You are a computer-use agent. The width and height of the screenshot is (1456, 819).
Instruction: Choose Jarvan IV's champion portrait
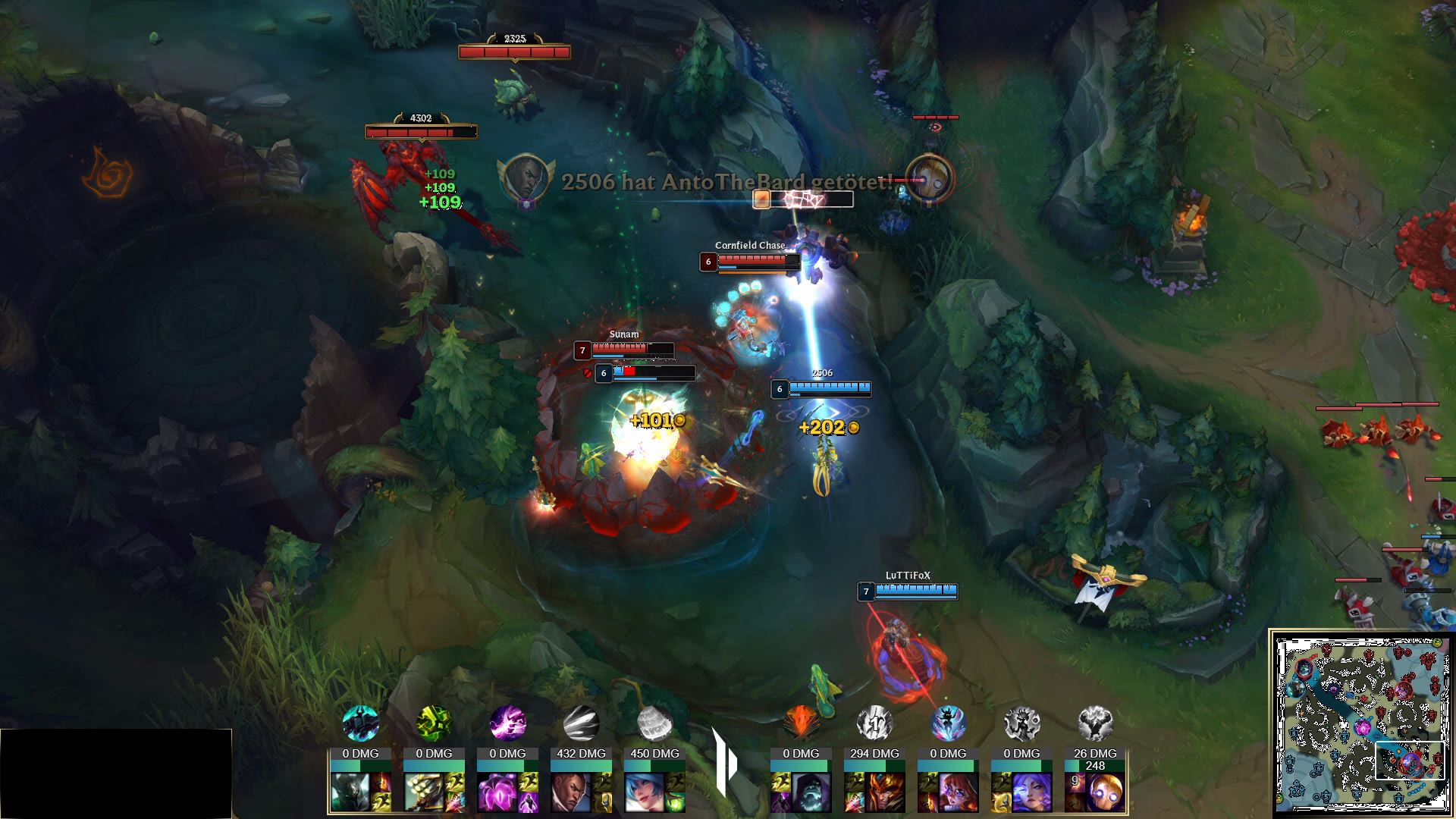pyautogui.click(x=884, y=792)
